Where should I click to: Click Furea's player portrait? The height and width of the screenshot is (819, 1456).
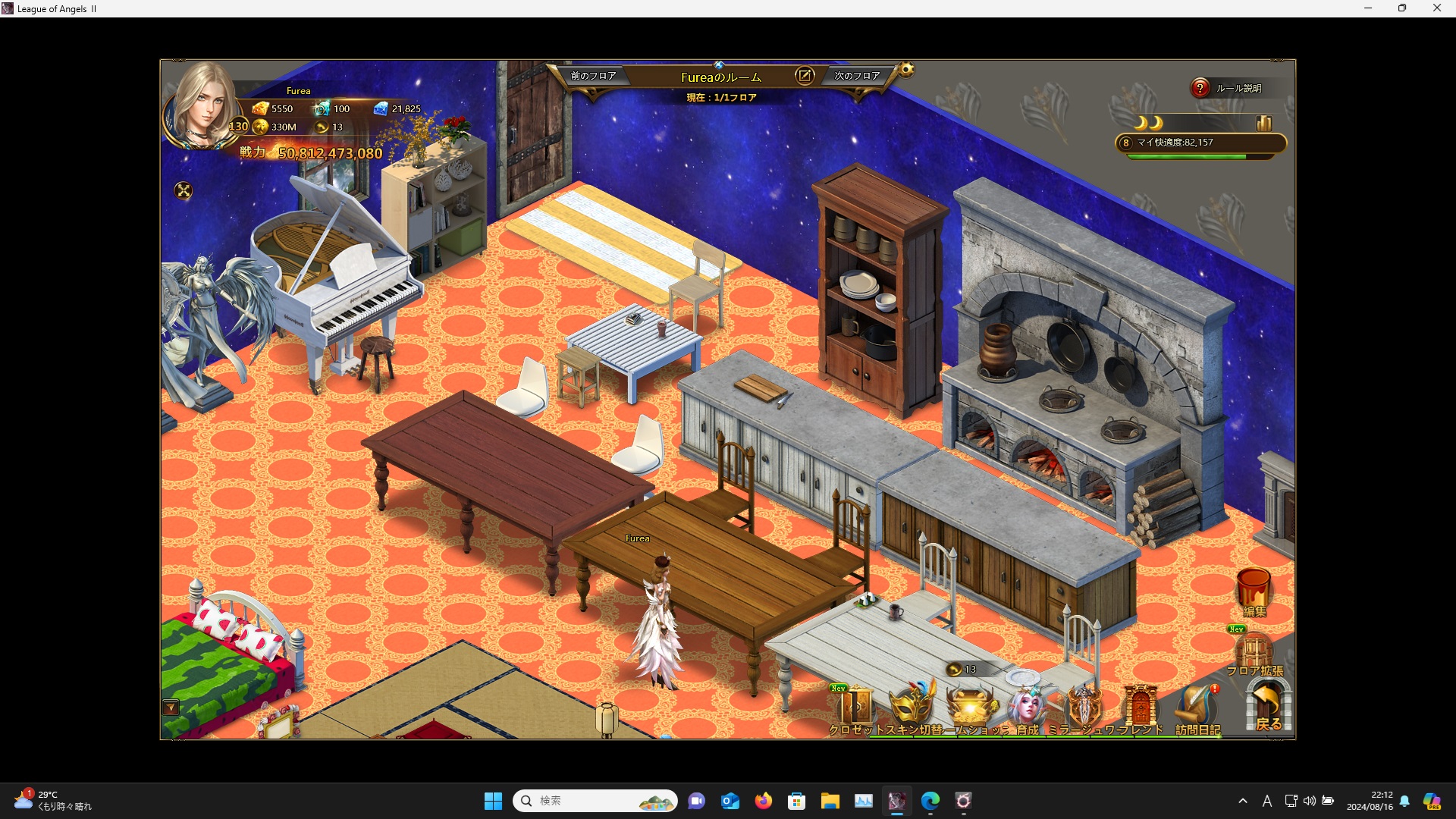pos(201,106)
